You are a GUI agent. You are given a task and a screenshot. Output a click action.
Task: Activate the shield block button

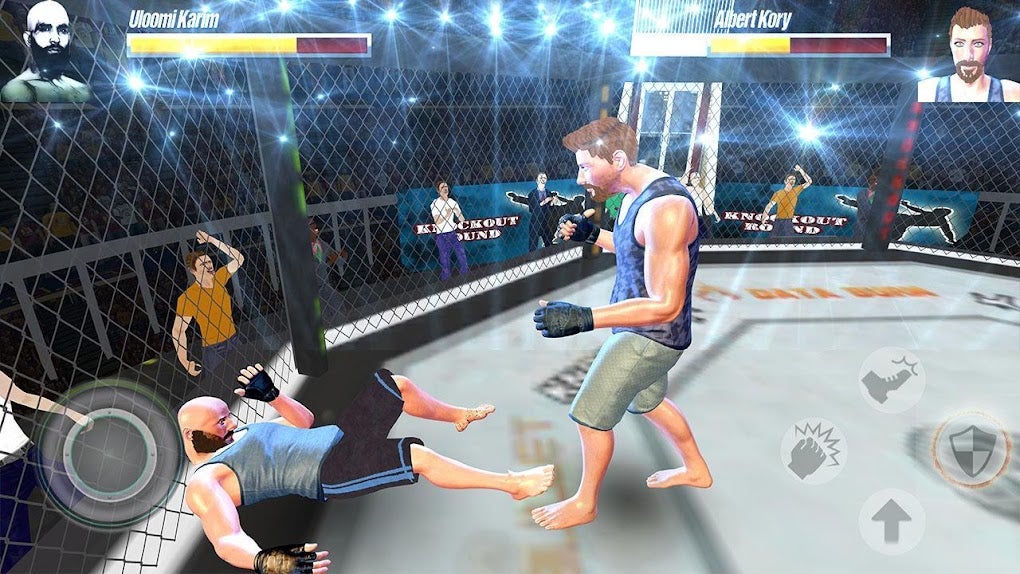(968, 449)
